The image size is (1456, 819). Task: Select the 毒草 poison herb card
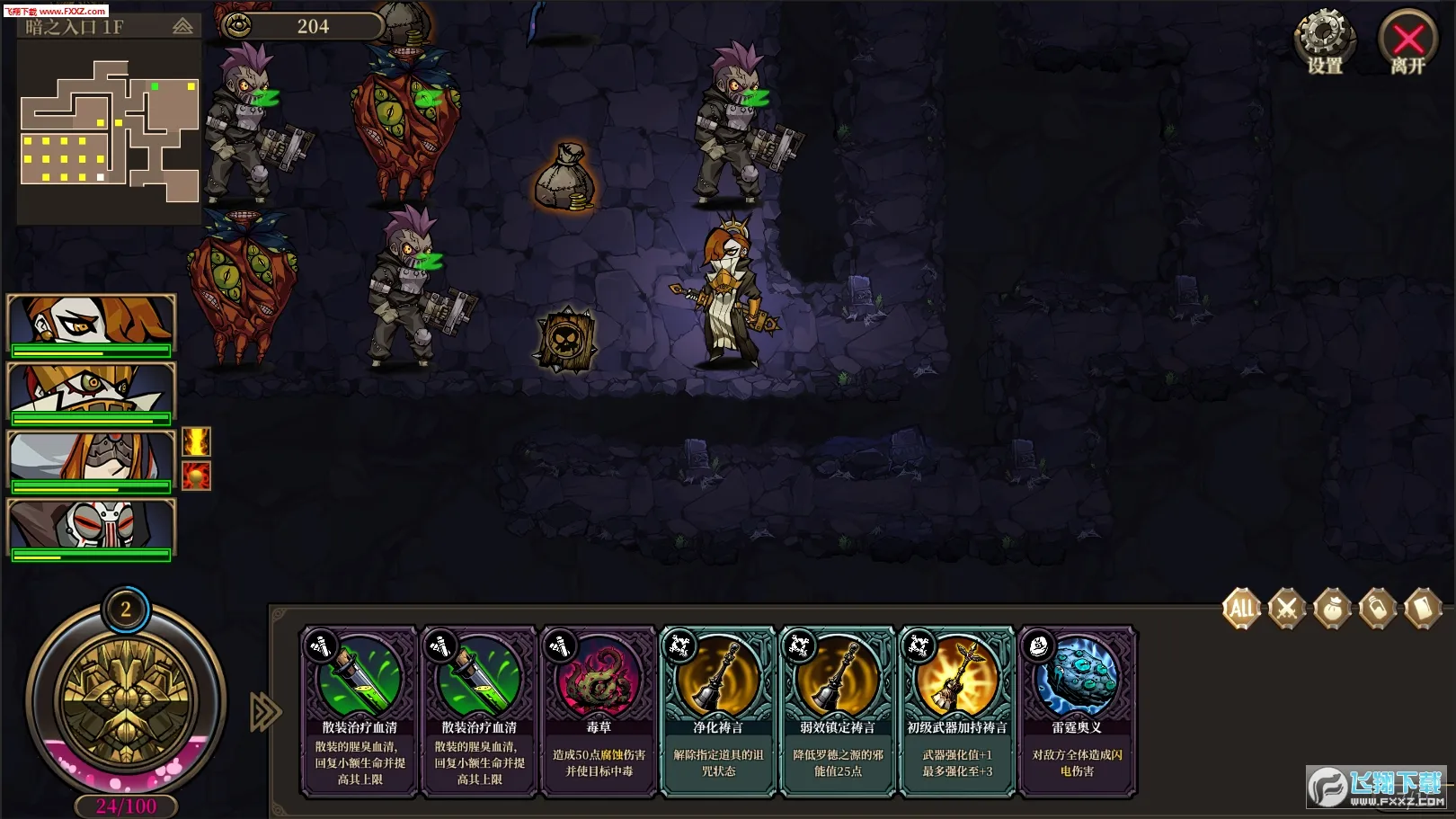click(x=599, y=710)
